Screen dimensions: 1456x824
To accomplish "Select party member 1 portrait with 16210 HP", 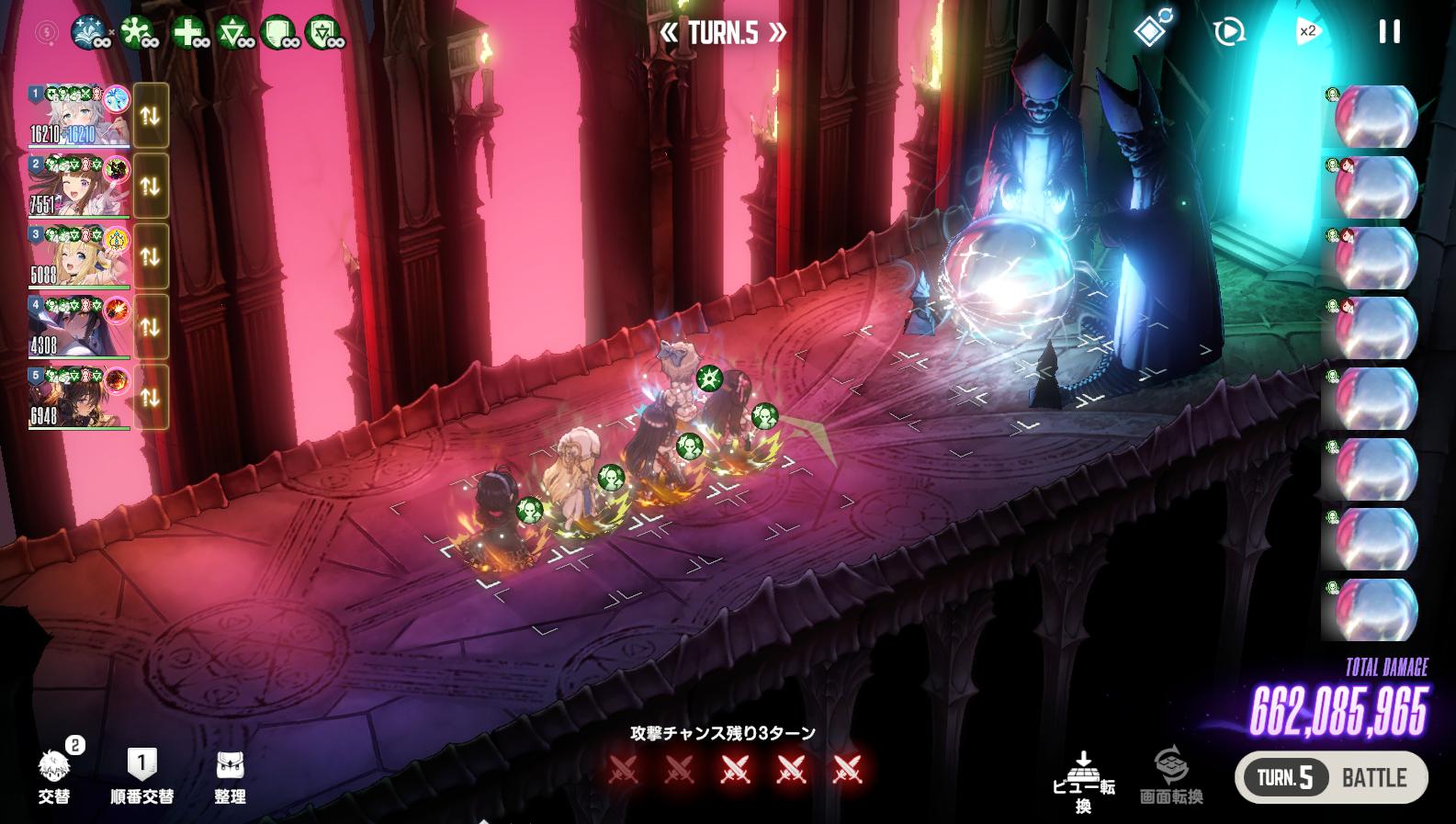I will (79, 116).
